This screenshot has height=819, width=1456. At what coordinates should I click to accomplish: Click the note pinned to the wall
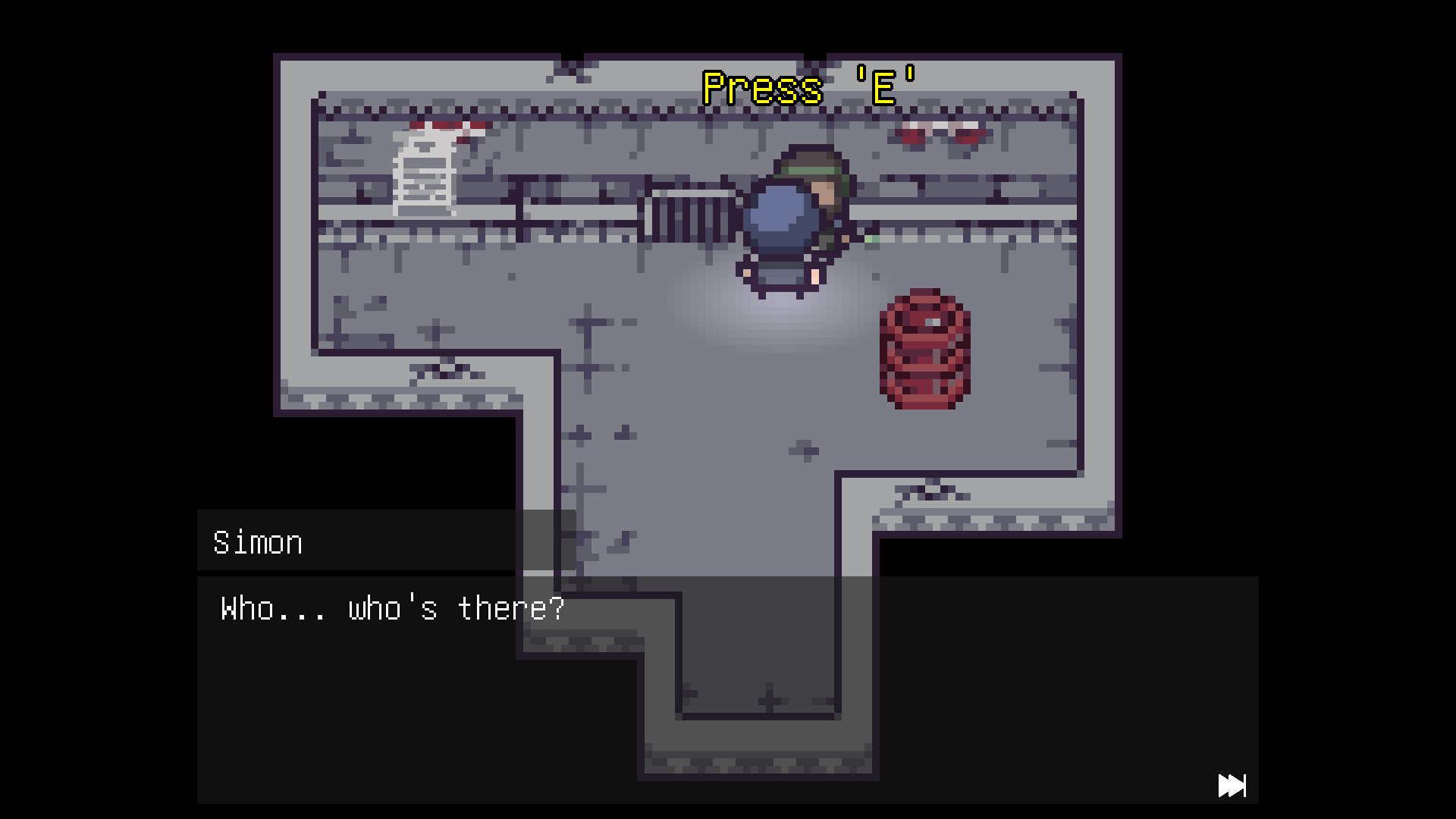[423, 174]
